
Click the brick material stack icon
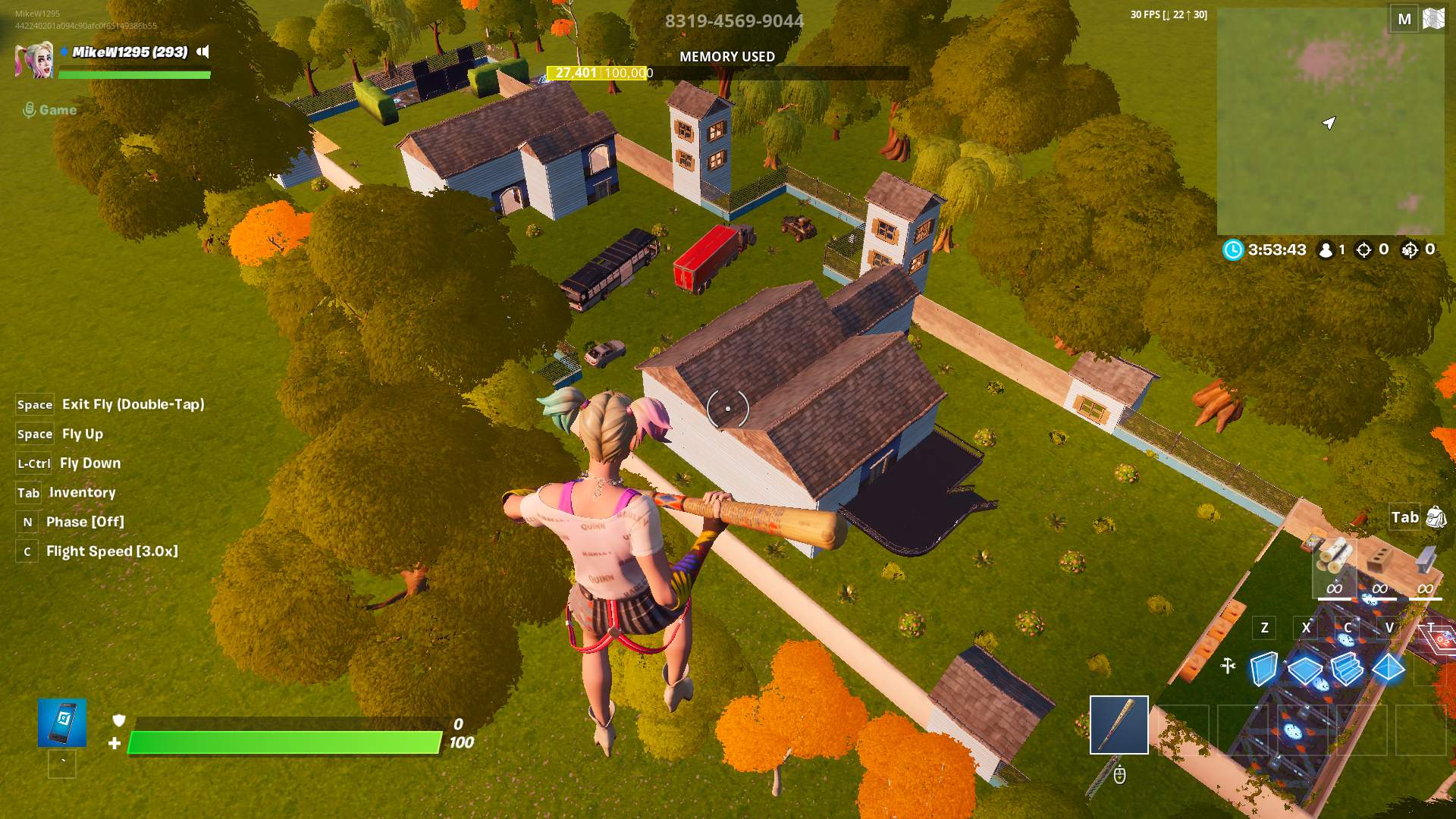pyautogui.click(x=1378, y=559)
